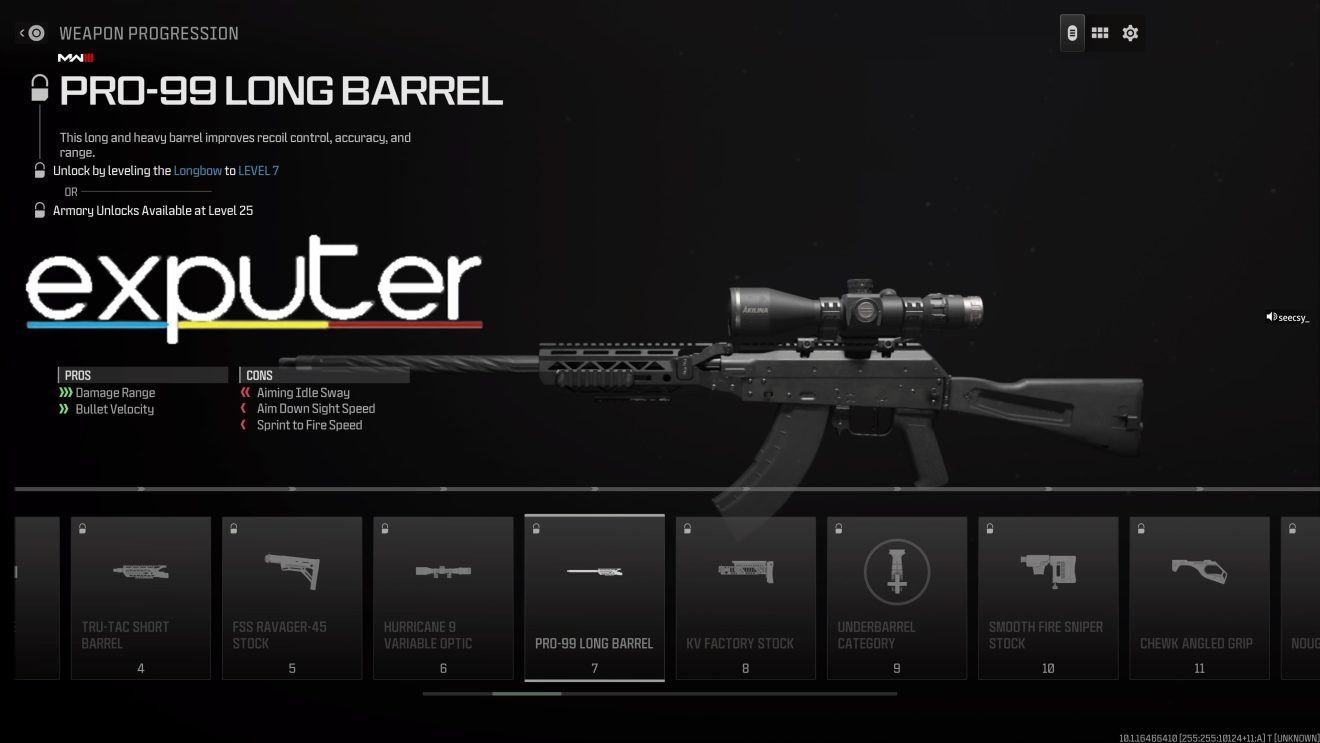The width and height of the screenshot is (1320, 743).
Task: Open the settings gear icon
Action: click(x=1130, y=32)
